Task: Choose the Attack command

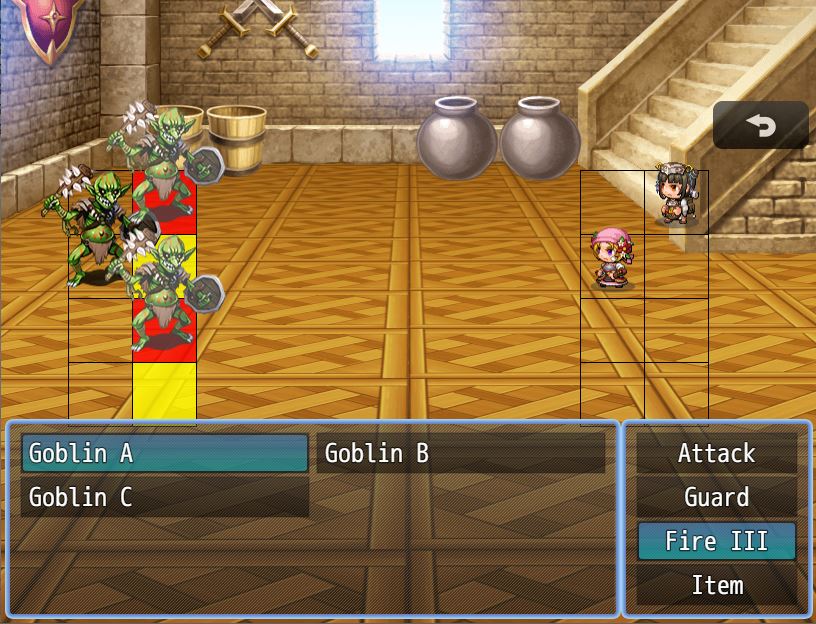Action: [x=717, y=453]
